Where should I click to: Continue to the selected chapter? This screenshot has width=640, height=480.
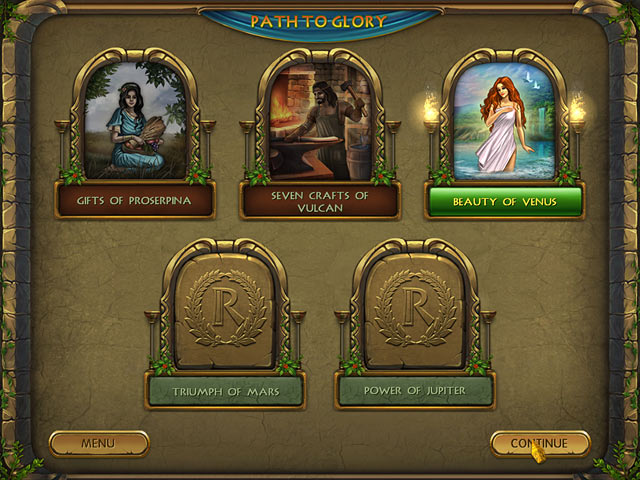[x=539, y=443]
